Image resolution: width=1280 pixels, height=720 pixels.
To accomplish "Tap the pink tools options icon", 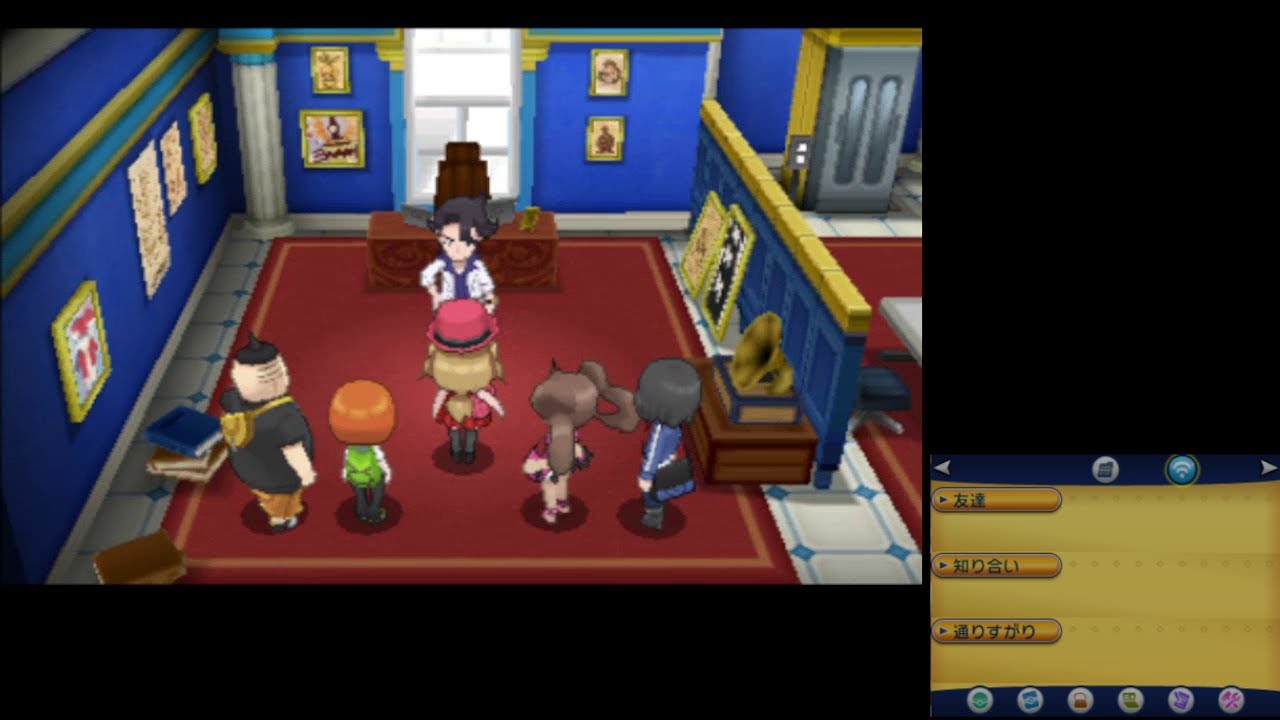I will (x=1230, y=700).
